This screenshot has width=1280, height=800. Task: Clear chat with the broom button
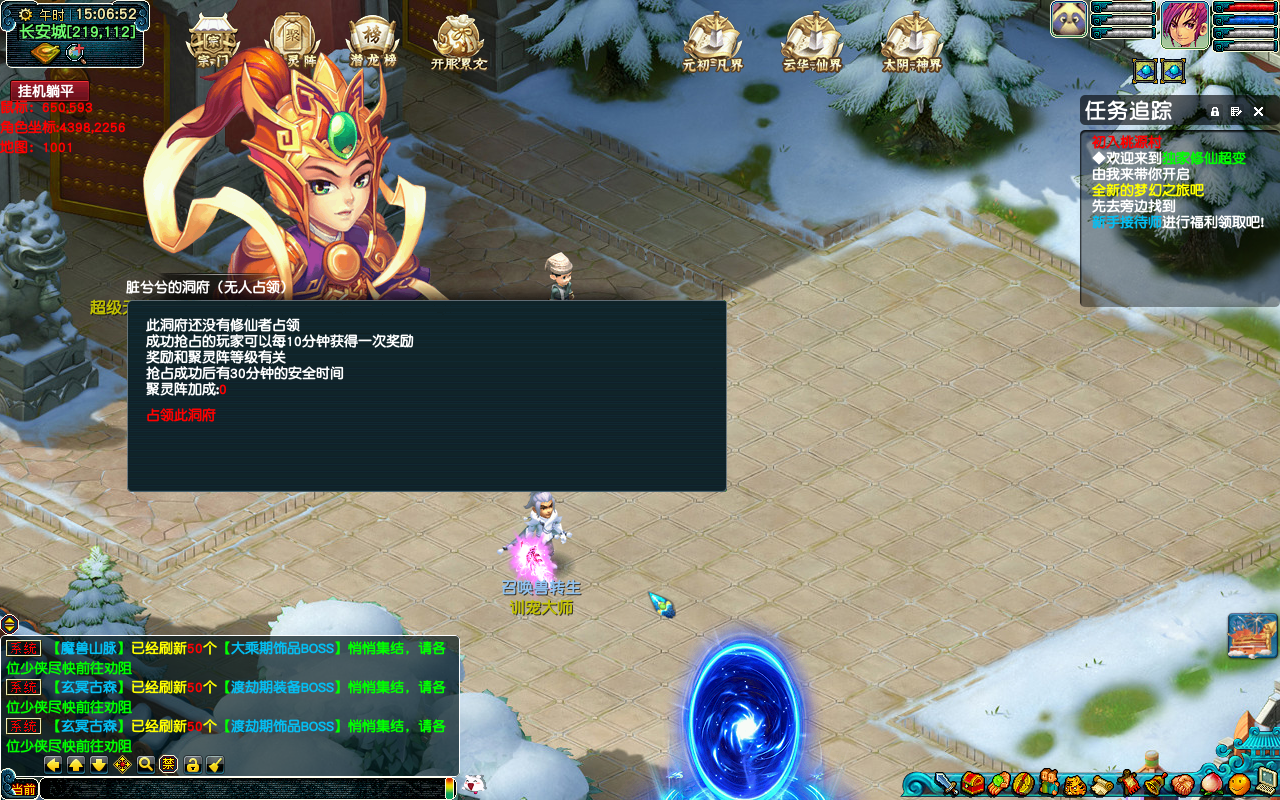coord(215,765)
